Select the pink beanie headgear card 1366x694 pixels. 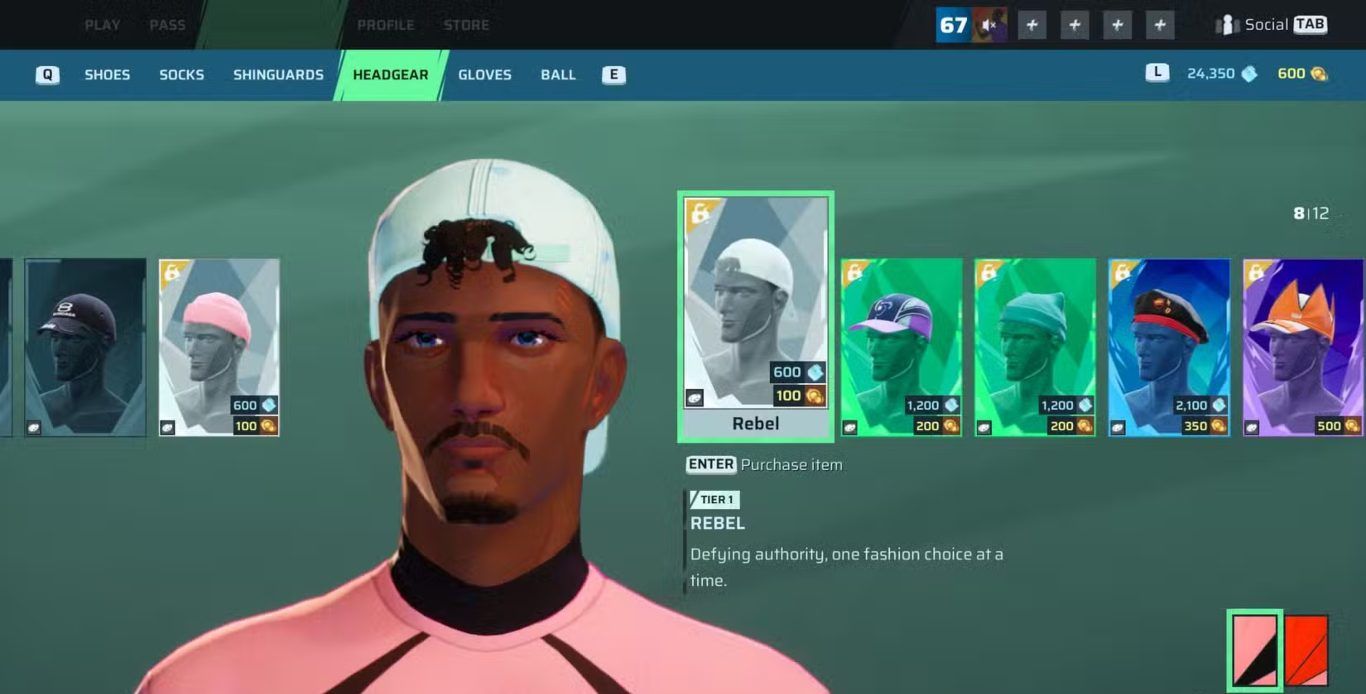click(219, 347)
